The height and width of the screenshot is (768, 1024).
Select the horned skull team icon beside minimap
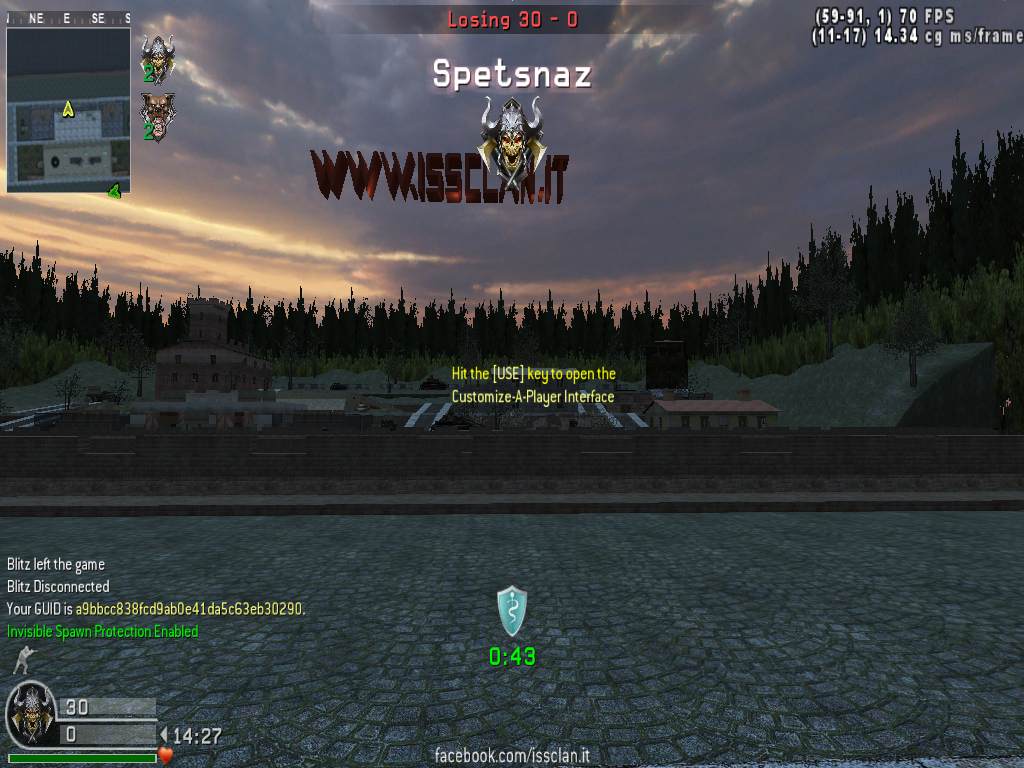(x=157, y=55)
